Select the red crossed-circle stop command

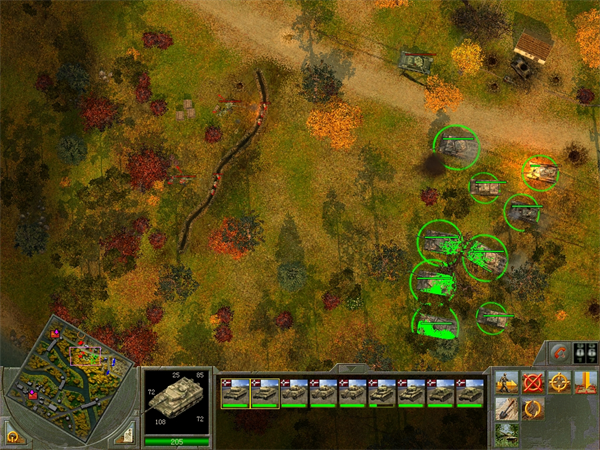(x=533, y=382)
